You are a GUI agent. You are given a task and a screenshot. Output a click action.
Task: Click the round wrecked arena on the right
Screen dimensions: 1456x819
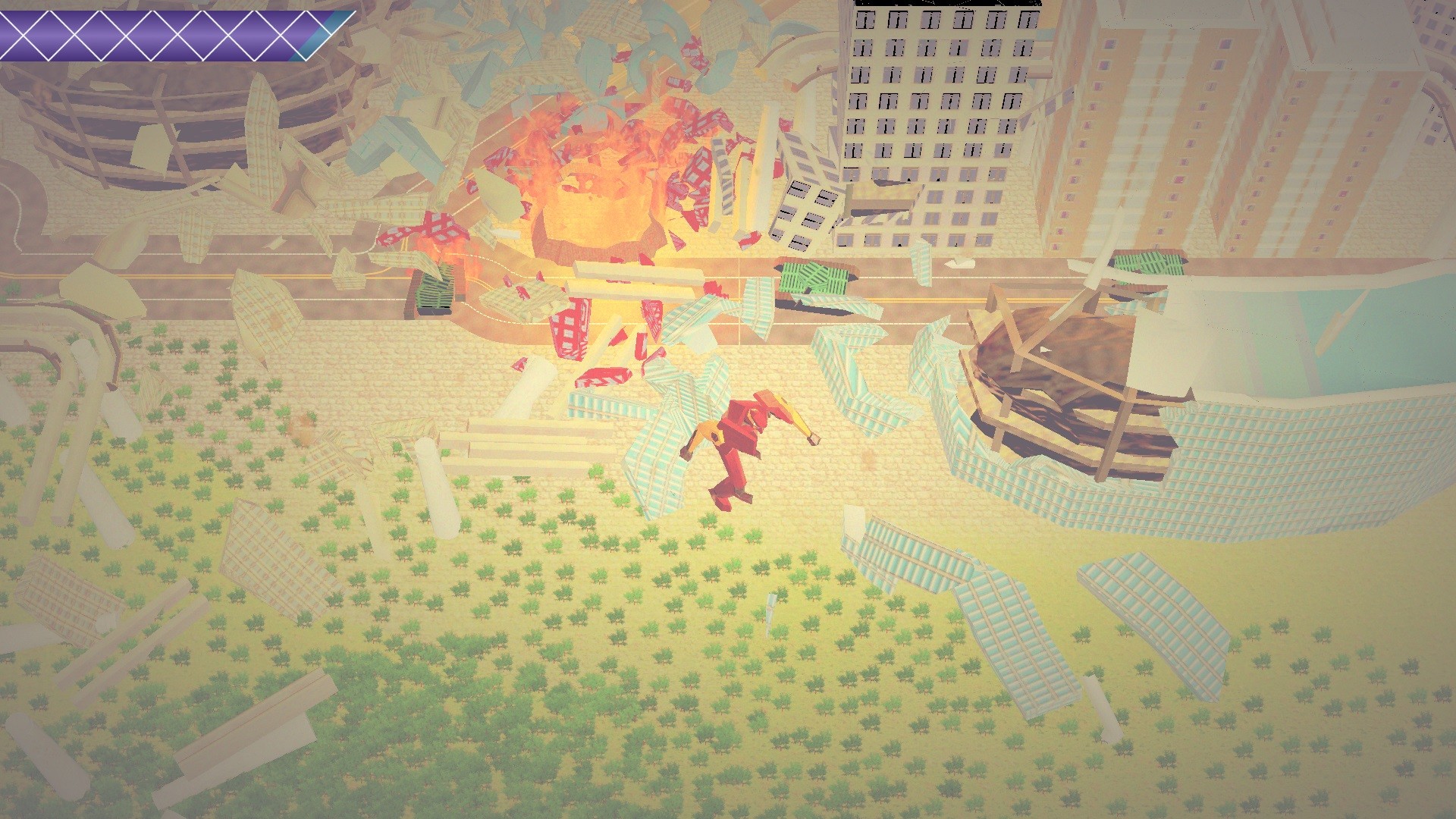coord(1062,379)
